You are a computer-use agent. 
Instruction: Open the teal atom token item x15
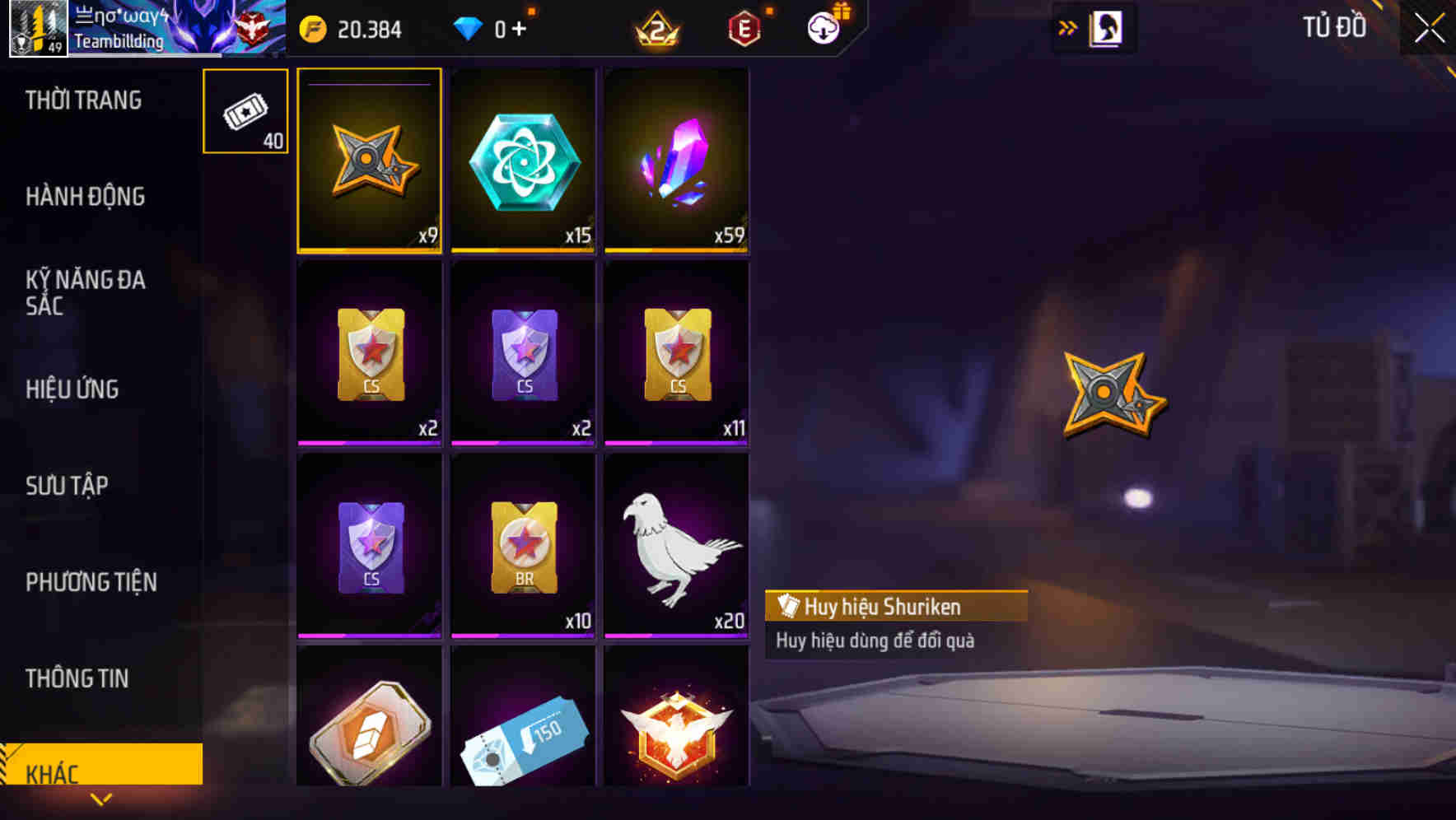(522, 161)
